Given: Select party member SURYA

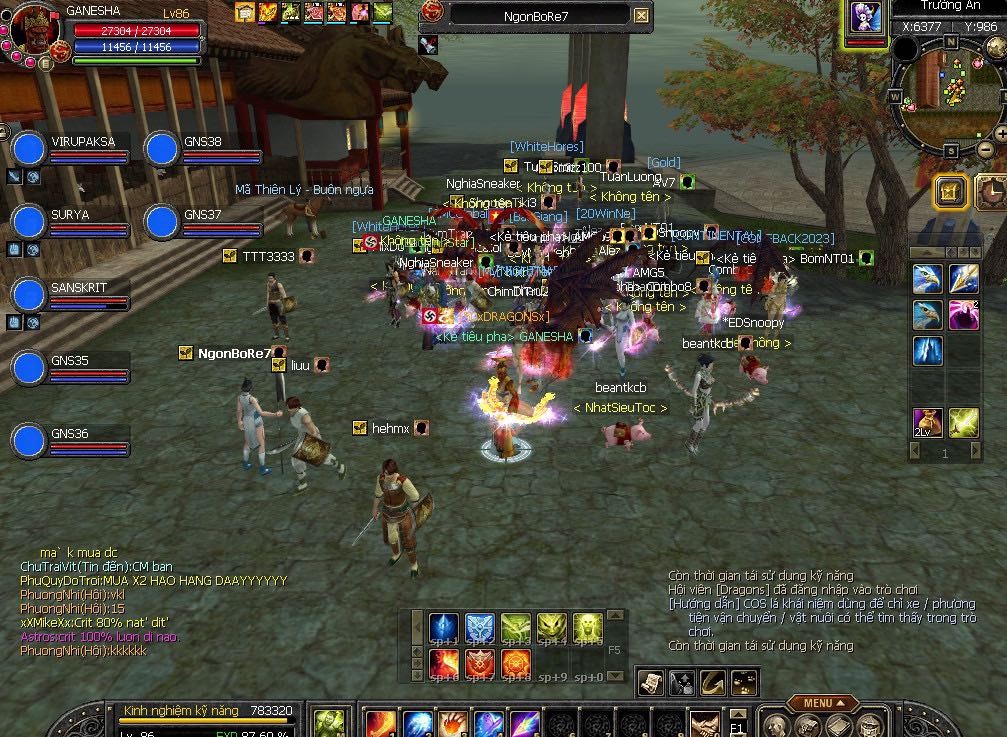Looking at the screenshot, I should coord(29,221).
